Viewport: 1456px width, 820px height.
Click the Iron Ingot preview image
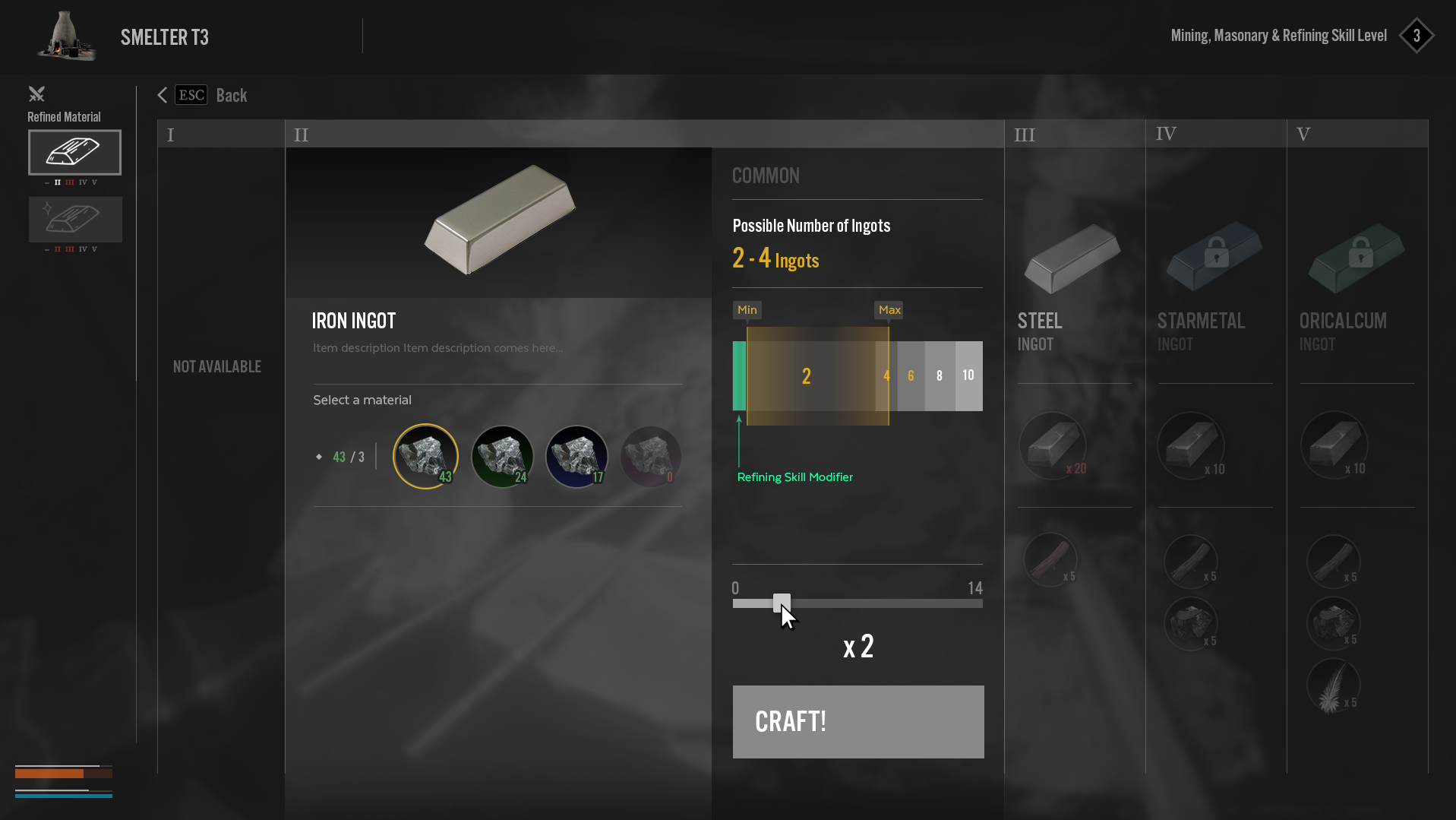click(x=499, y=219)
